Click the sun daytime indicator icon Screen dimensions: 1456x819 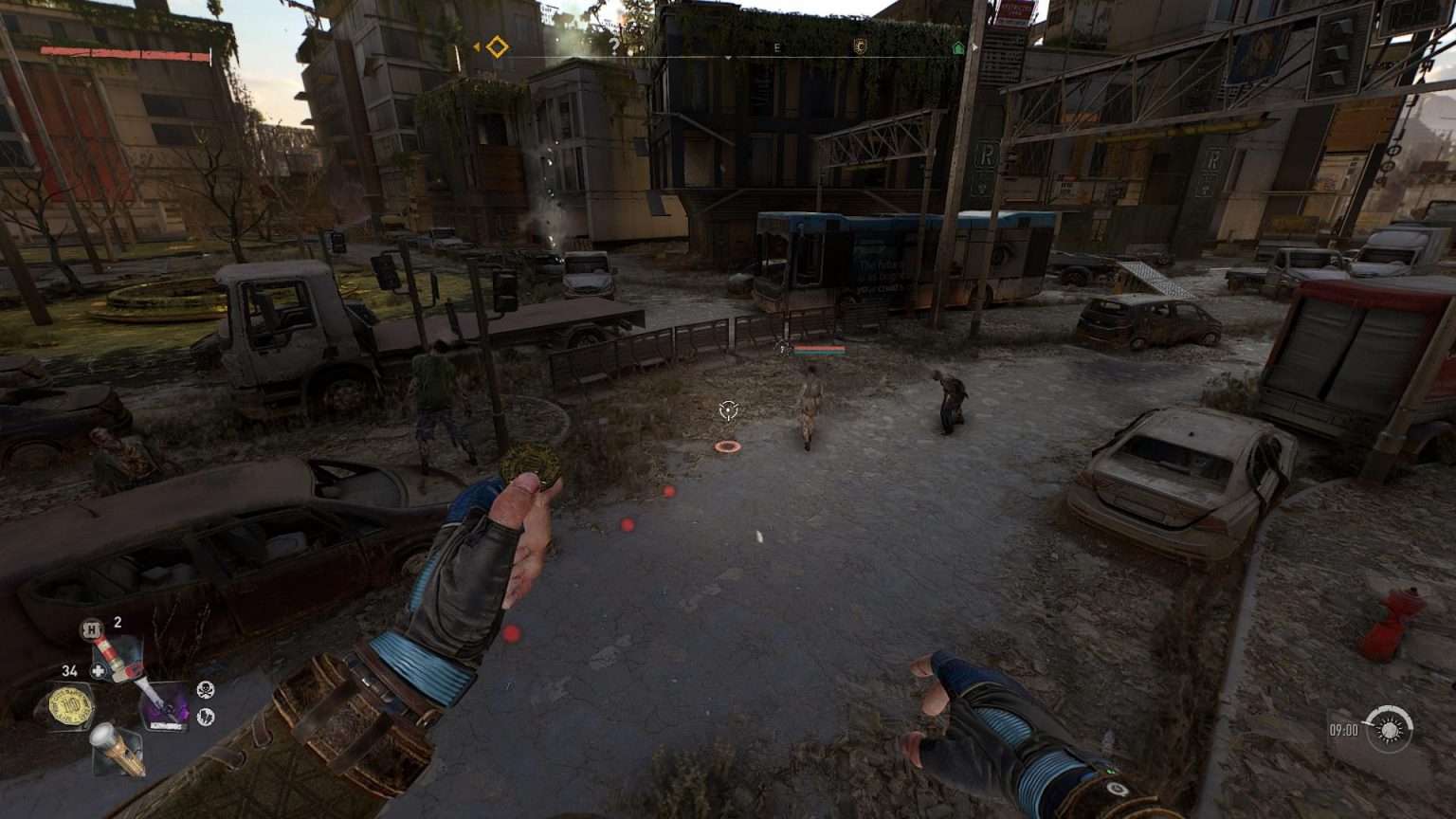click(1389, 733)
